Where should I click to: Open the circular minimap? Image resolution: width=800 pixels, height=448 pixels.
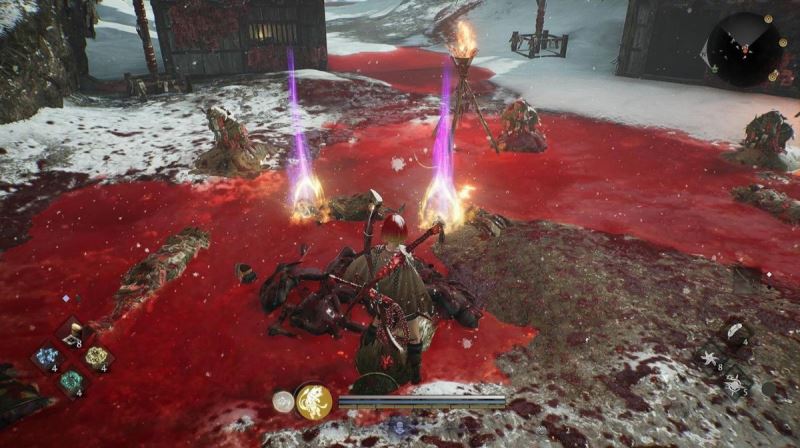(744, 50)
